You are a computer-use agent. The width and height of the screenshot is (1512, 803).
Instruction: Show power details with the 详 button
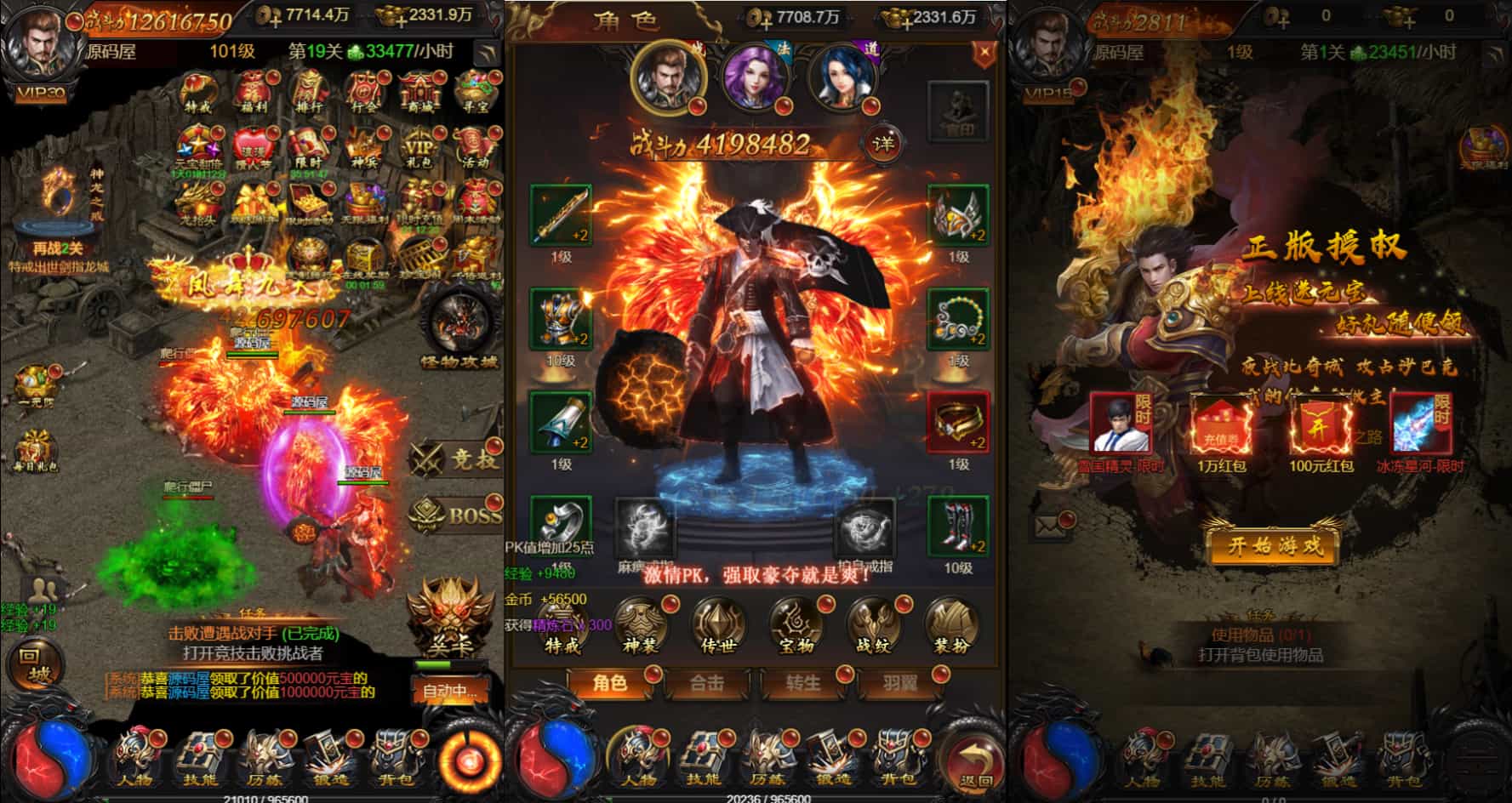(x=883, y=144)
